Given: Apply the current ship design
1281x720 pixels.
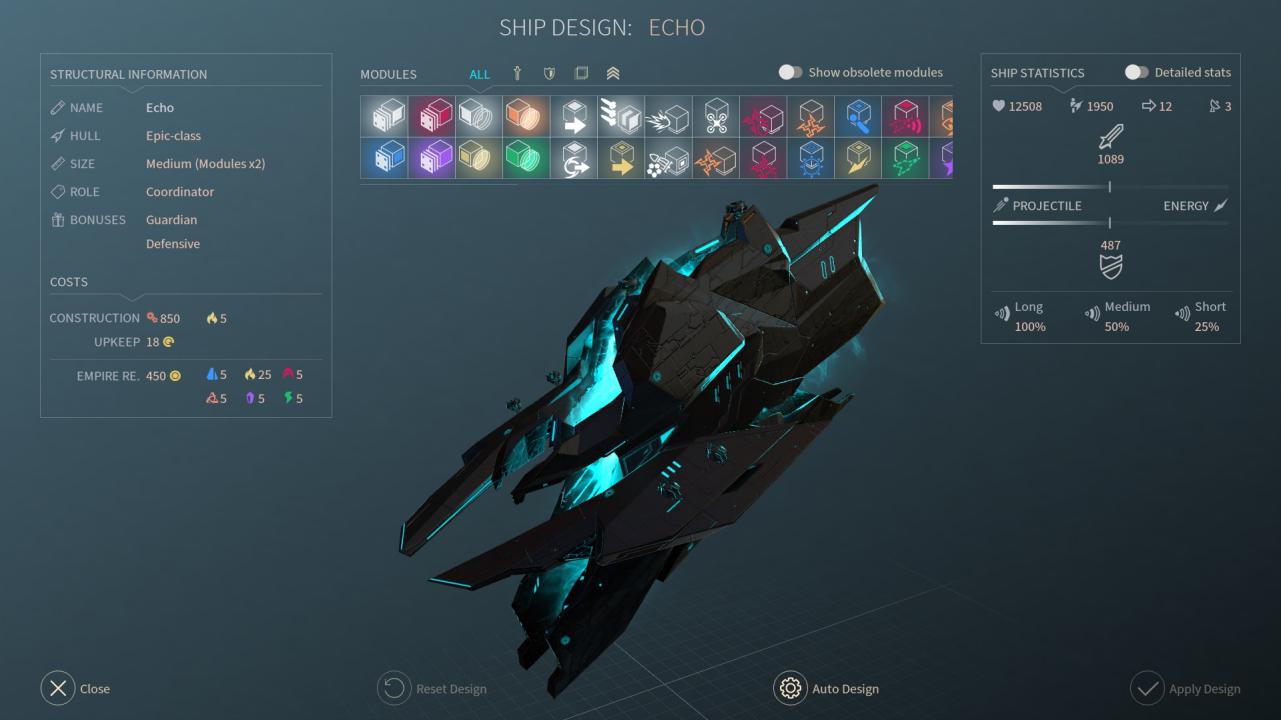Looking at the screenshot, I should pos(1147,688).
